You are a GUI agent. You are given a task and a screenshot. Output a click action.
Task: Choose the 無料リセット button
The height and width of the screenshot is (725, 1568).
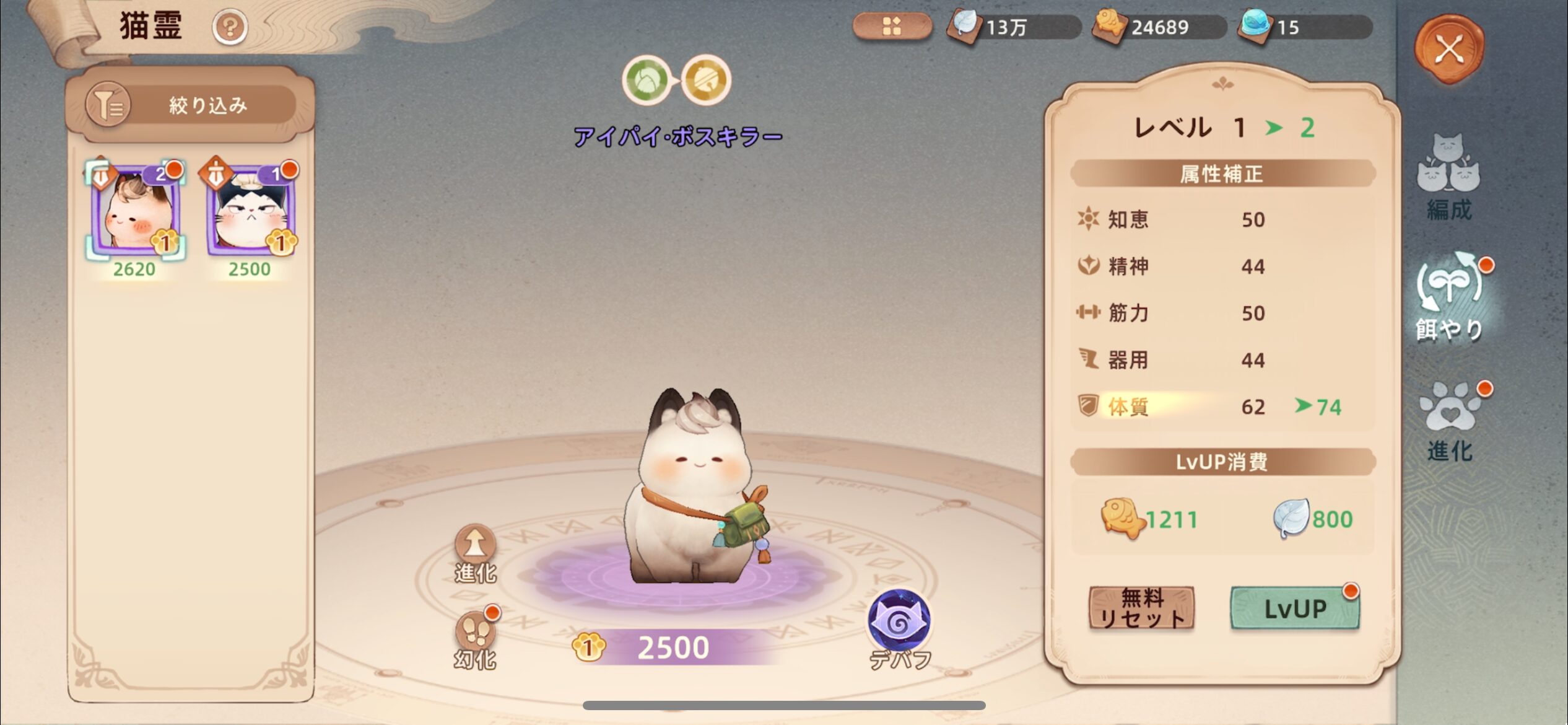click(x=1141, y=609)
